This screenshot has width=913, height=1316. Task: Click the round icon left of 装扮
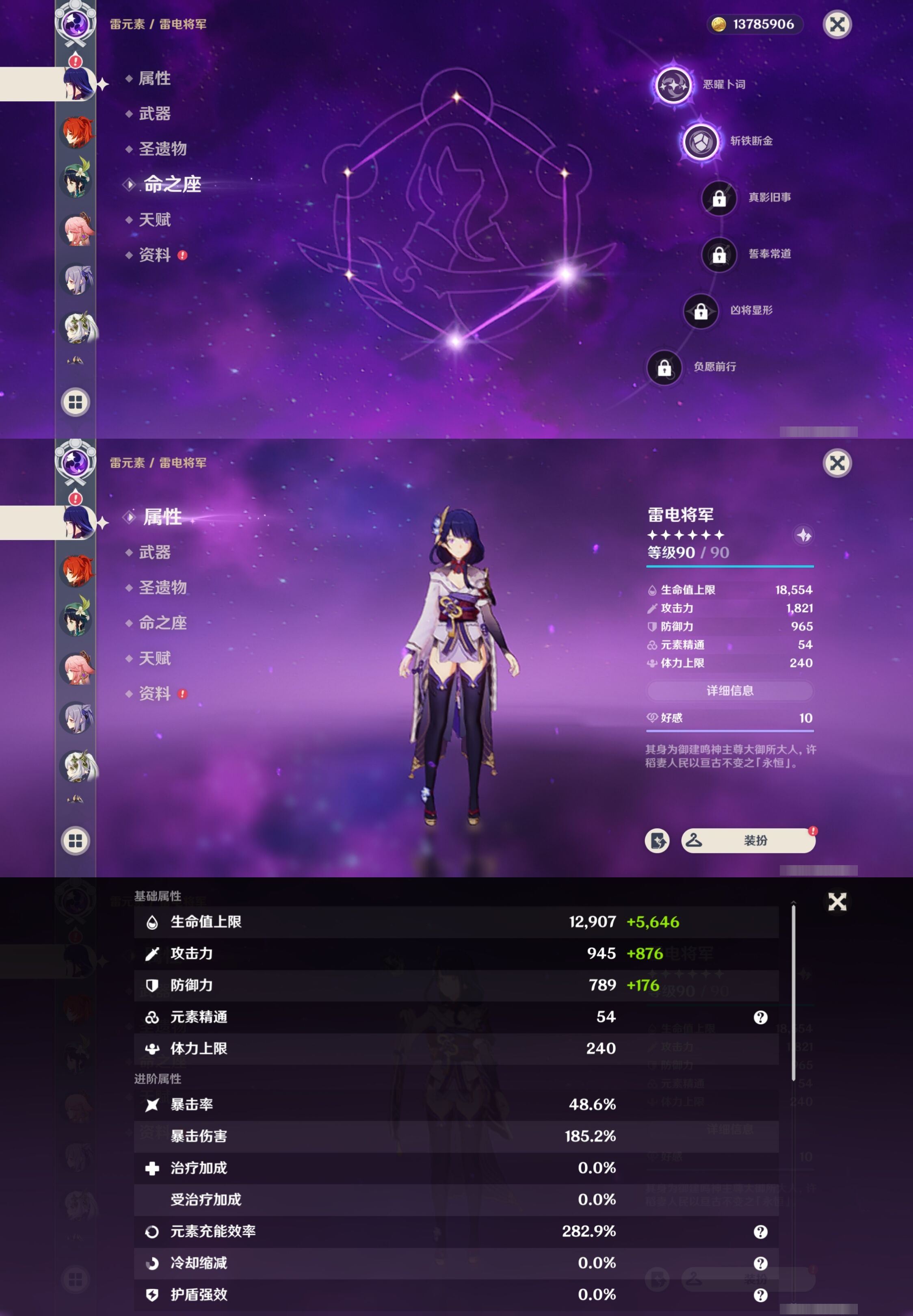click(657, 840)
